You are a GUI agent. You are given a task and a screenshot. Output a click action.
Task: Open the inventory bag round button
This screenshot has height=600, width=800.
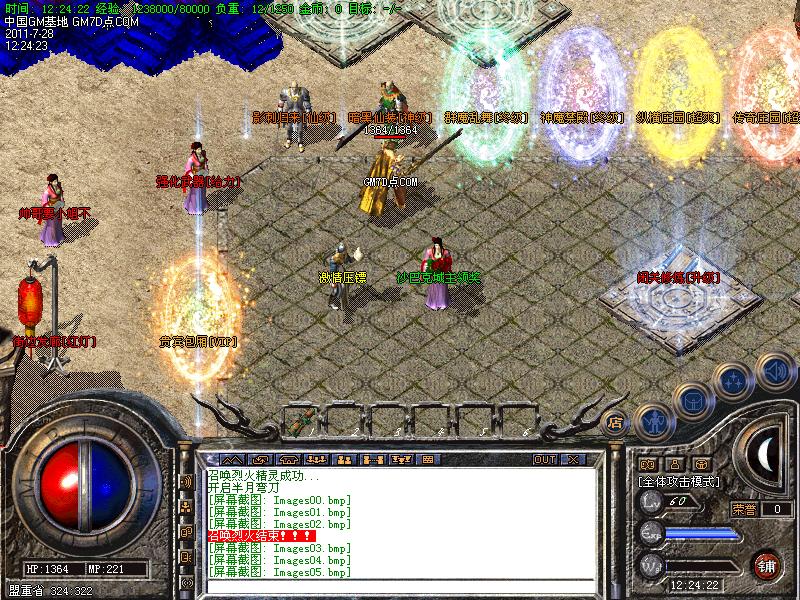pyautogui.click(x=693, y=400)
